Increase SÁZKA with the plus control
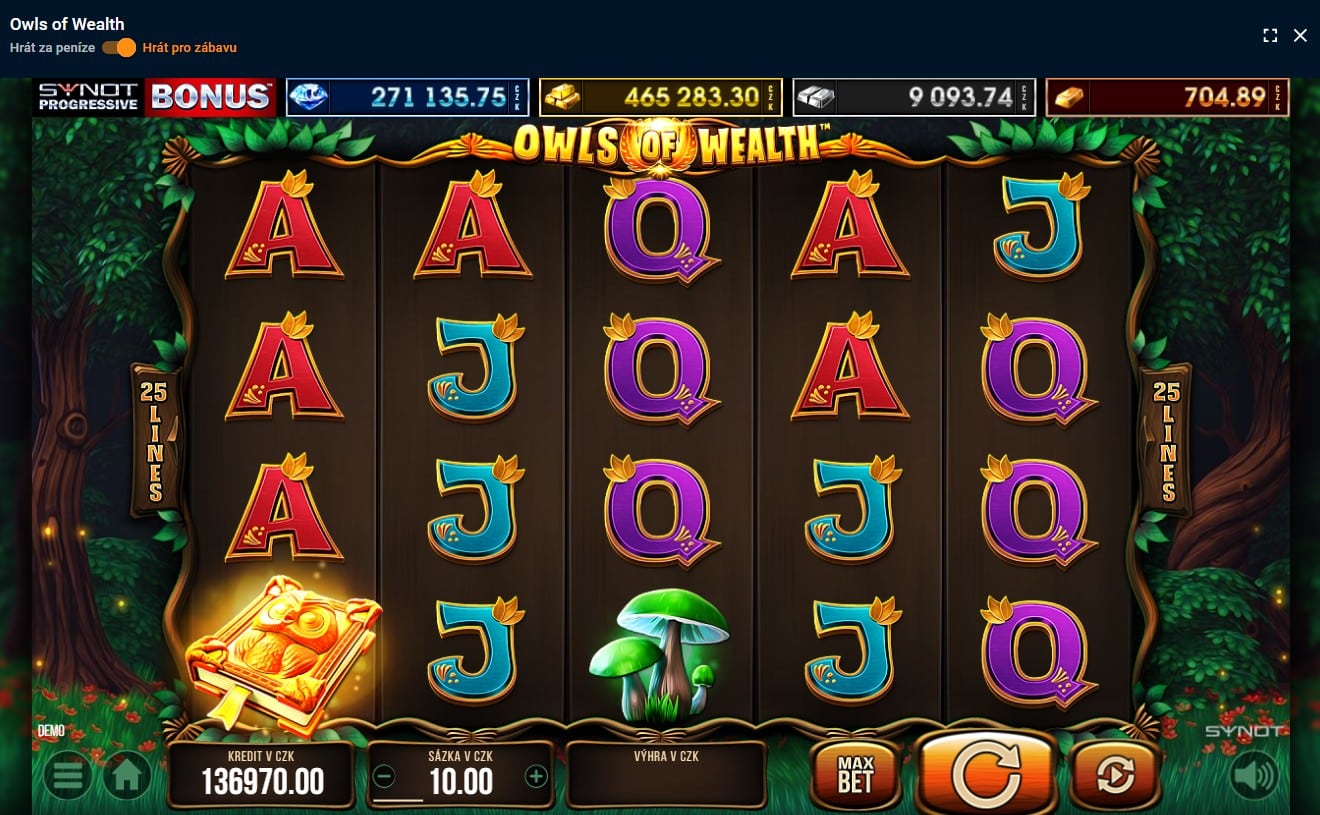This screenshot has height=815, width=1320. click(537, 775)
